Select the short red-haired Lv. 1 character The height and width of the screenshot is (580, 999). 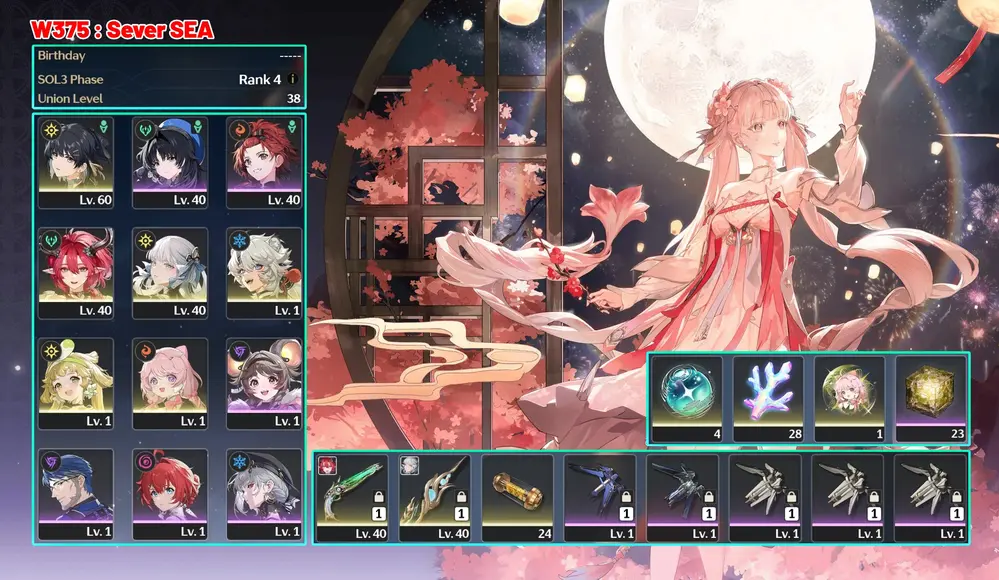point(169,494)
